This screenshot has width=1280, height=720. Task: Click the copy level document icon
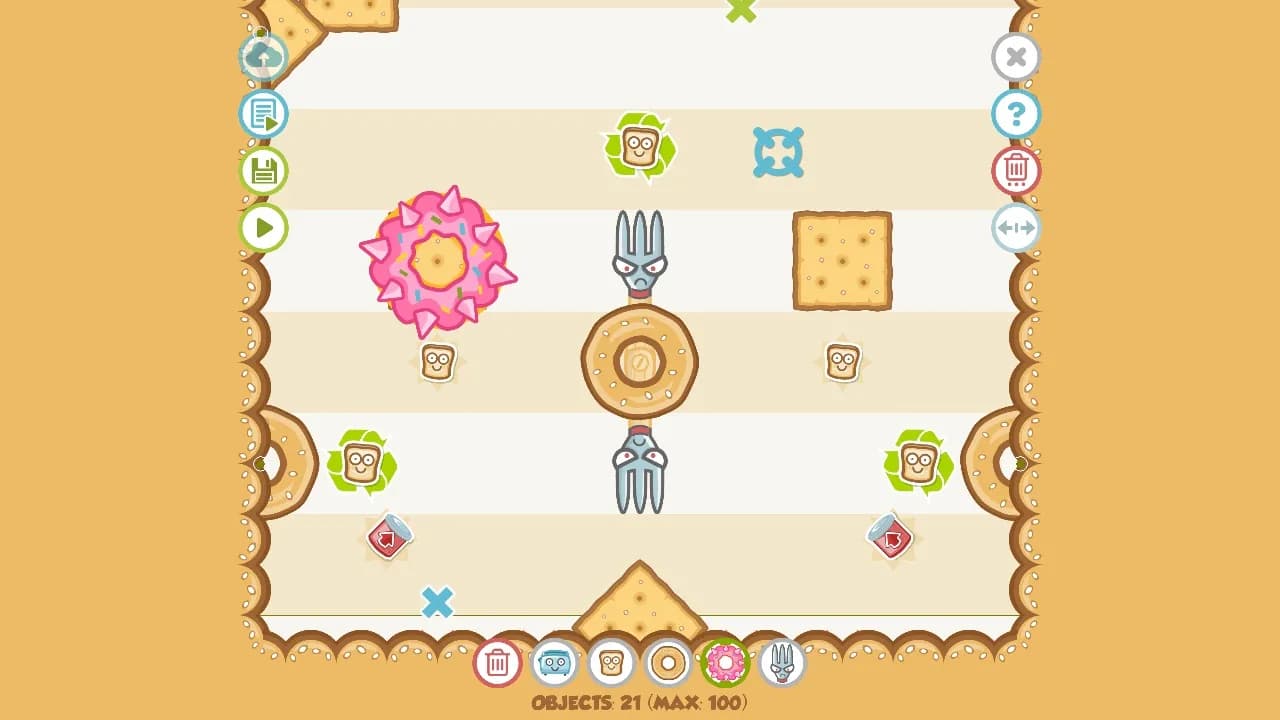click(263, 114)
